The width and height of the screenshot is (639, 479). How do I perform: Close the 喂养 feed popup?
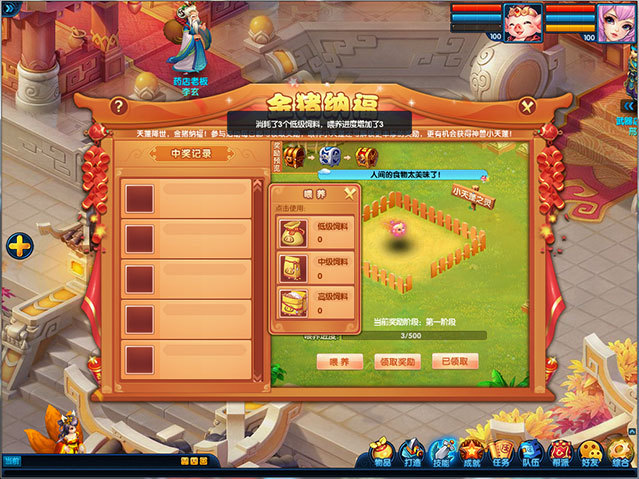[x=349, y=193]
